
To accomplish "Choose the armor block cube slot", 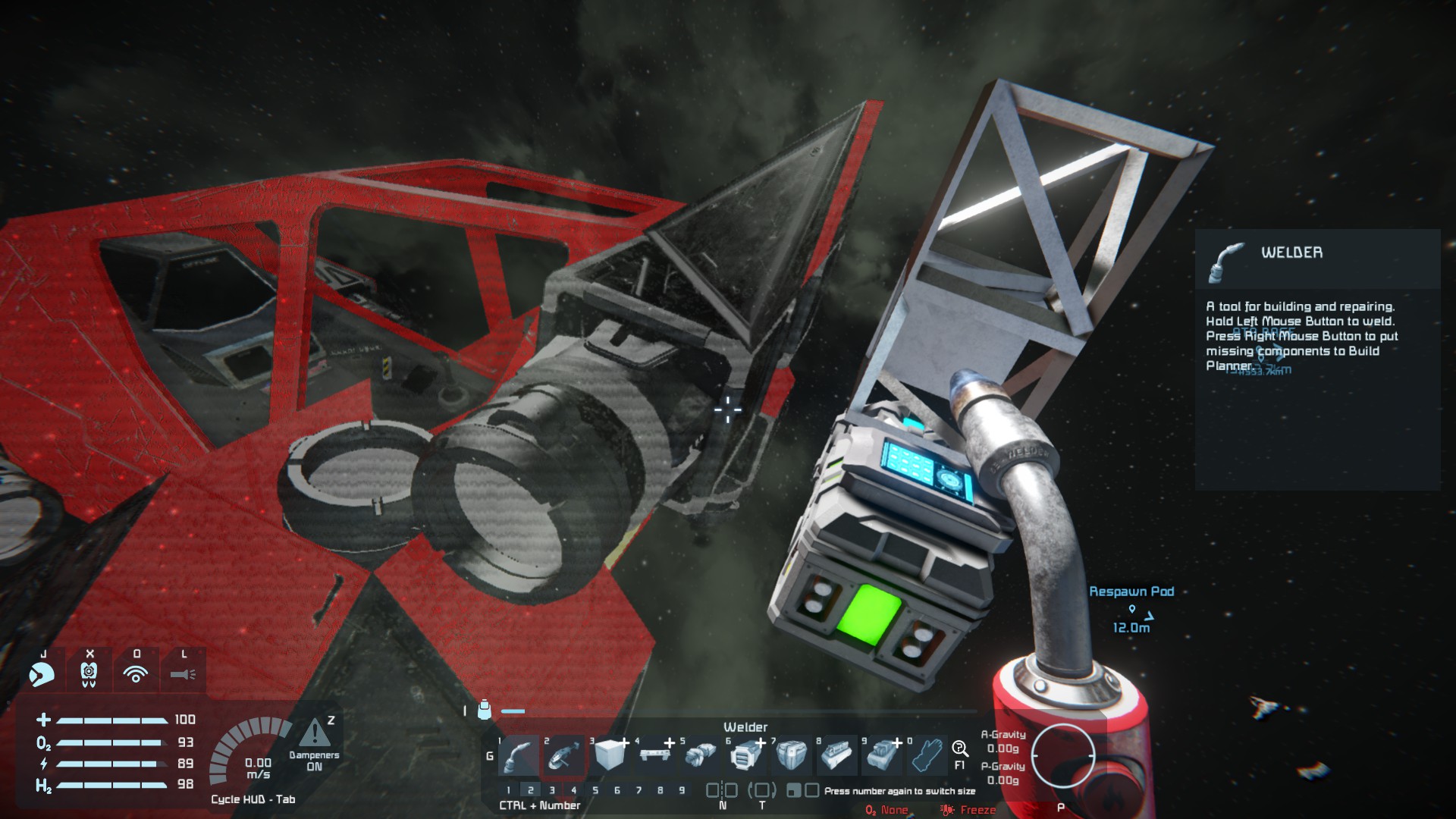I will [610, 755].
